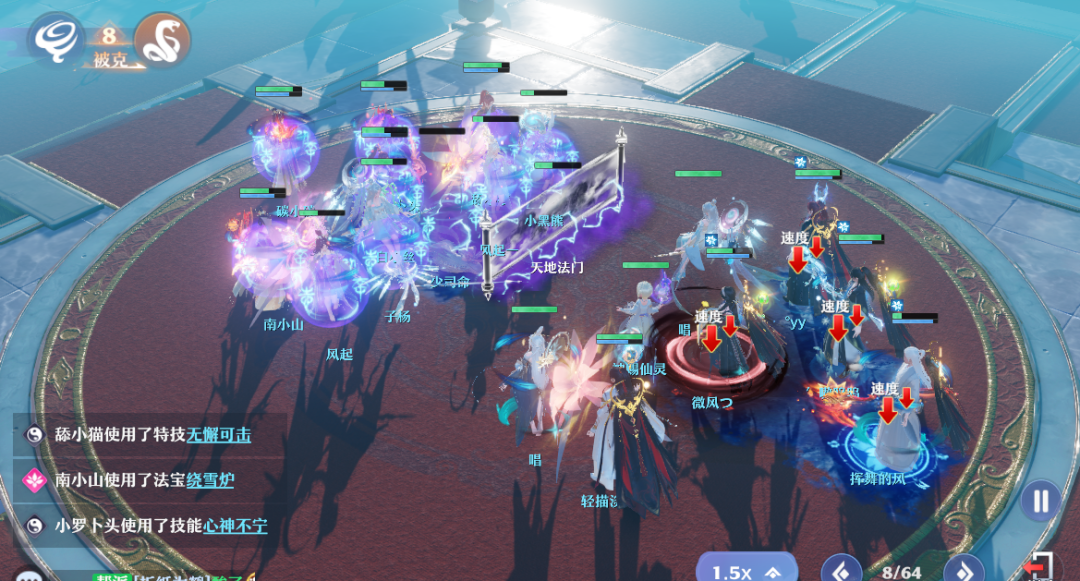Exit the replay with the red arrow button
Viewport: 1080px width, 581px height.
pyautogui.click(x=1040, y=566)
